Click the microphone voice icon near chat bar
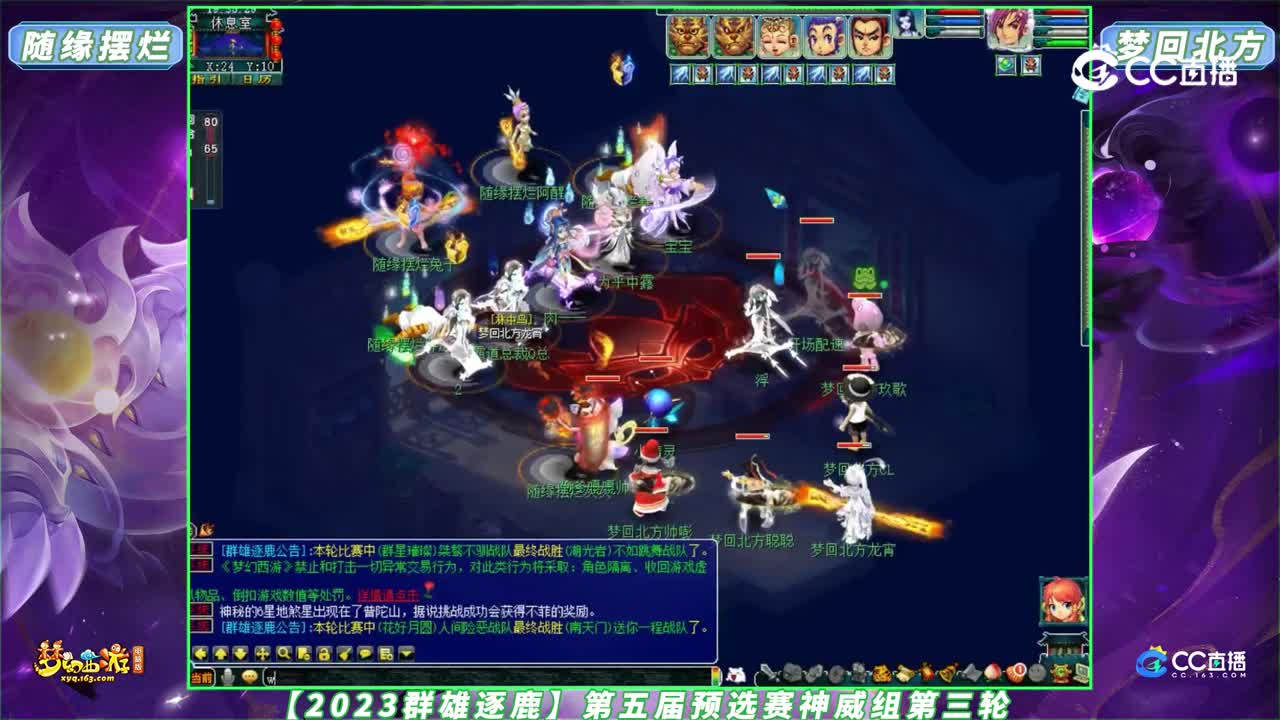The width and height of the screenshot is (1280, 720). [x=227, y=676]
